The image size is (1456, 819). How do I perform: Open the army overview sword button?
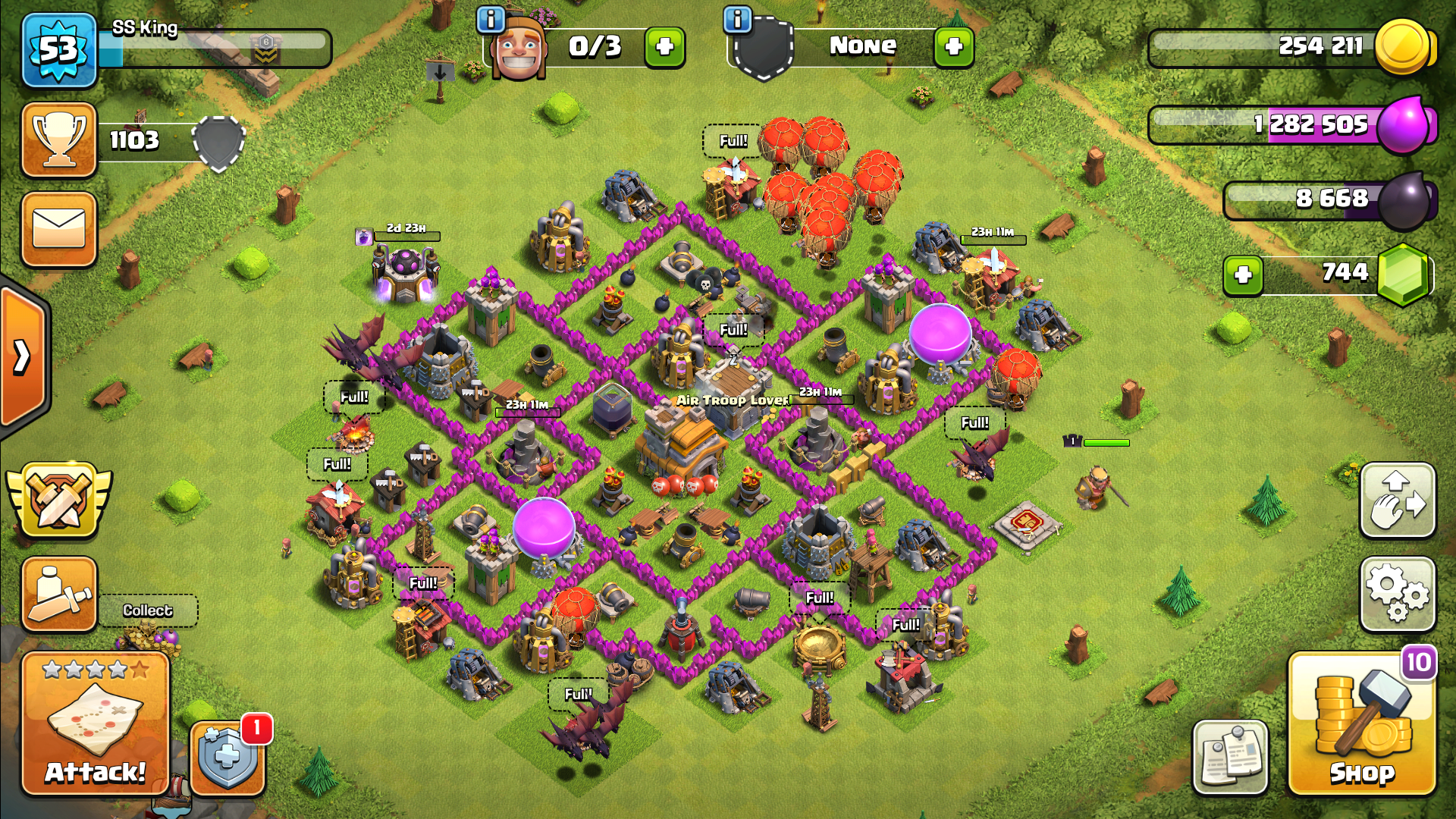(59, 594)
